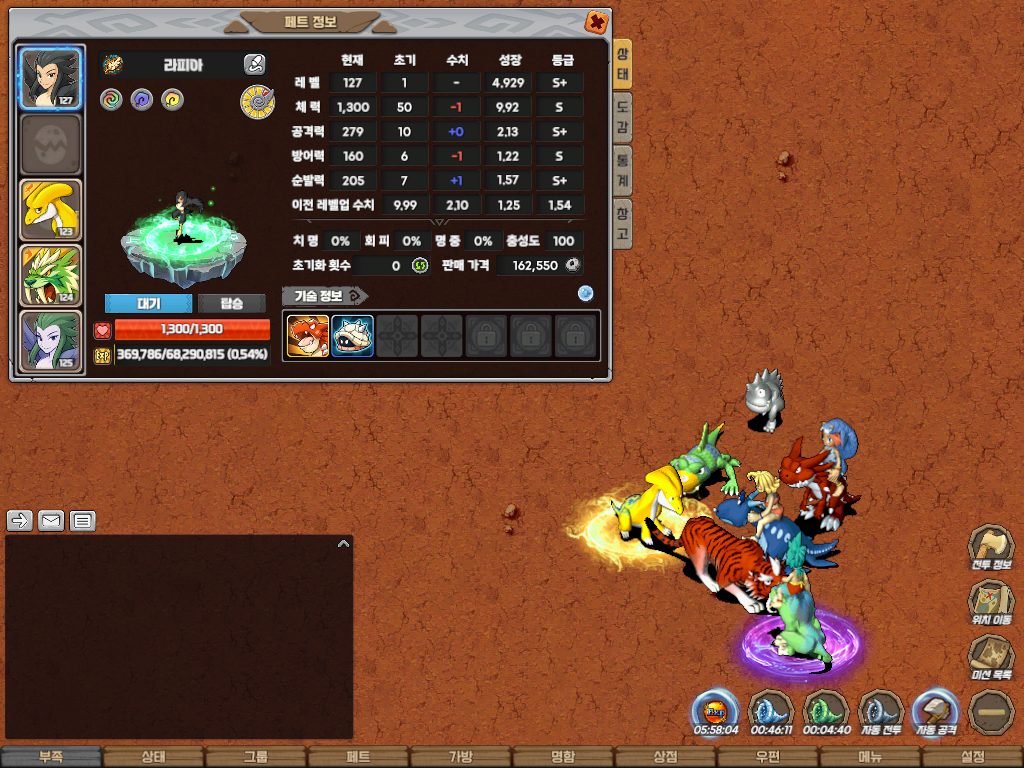Screen dimensions: 1024x768
Task: Switch to the 도감 side tab
Action: tap(622, 120)
